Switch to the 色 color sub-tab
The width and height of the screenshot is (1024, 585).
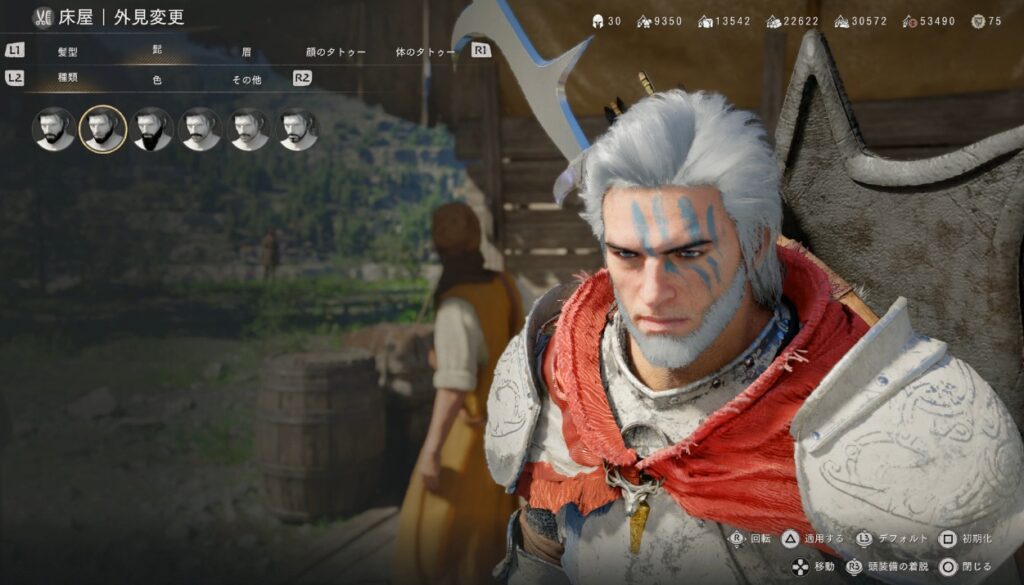pyautogui.click(x=157, y=79)
